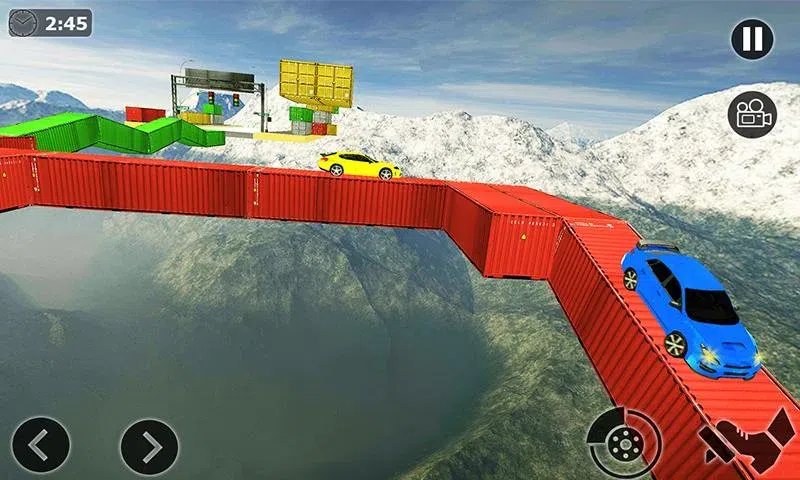Switch the camera view

[752, 113]
